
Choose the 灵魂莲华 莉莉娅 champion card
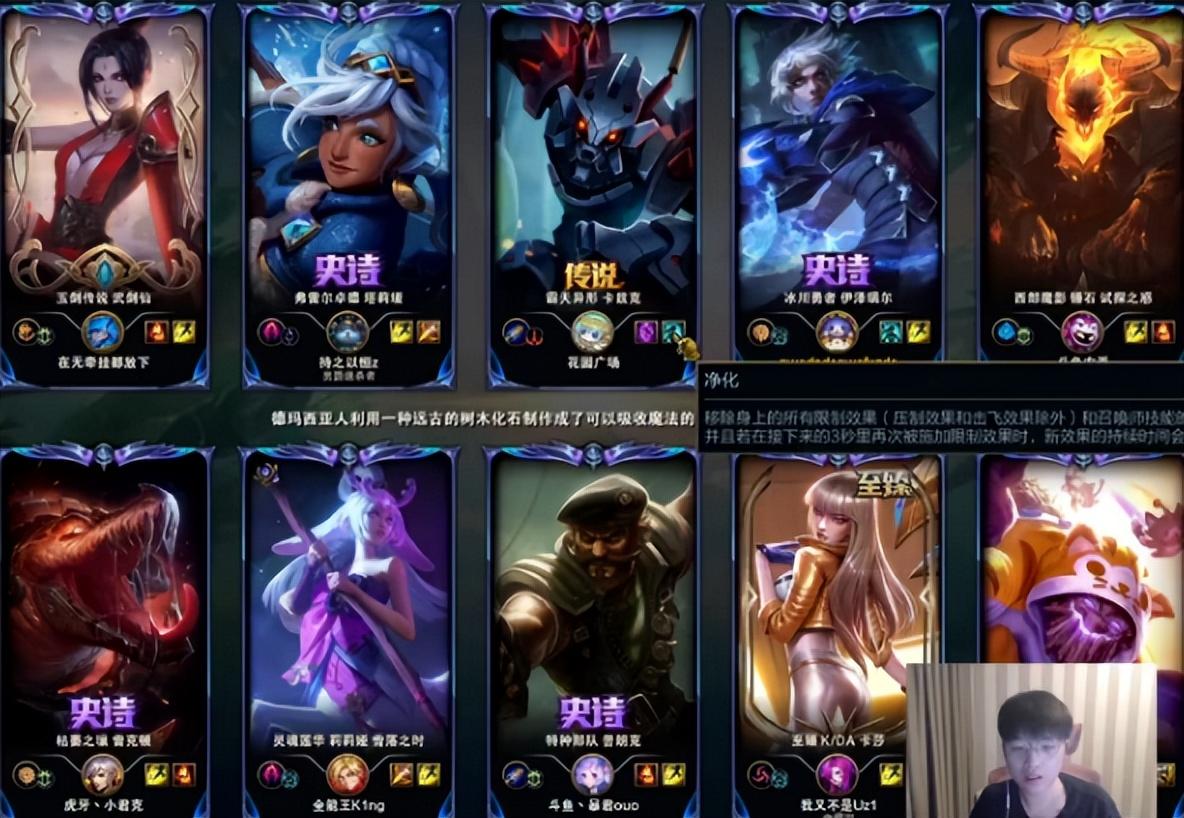[x=347, y=600]
